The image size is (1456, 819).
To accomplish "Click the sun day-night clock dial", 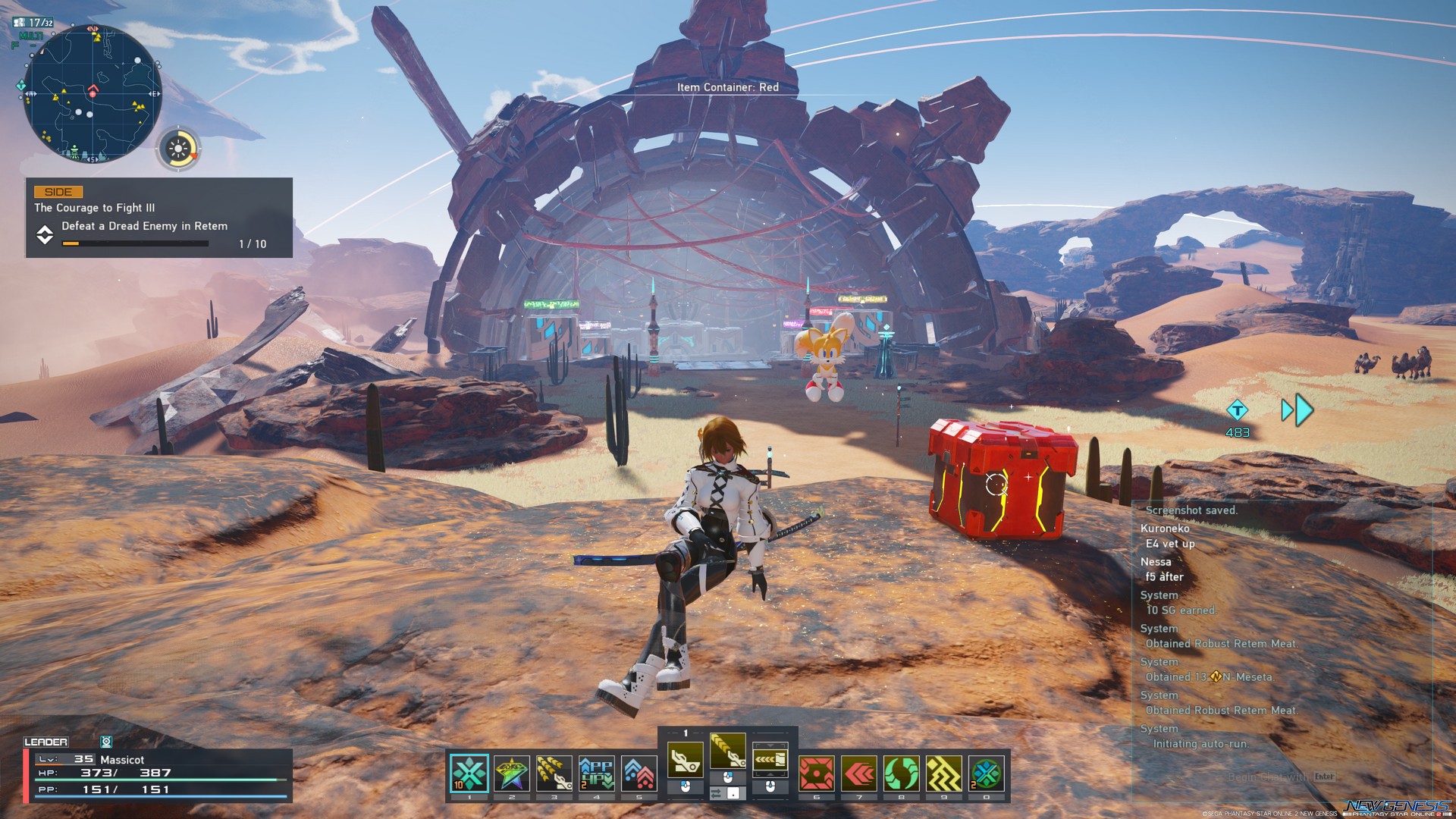I will click(179, 149).
